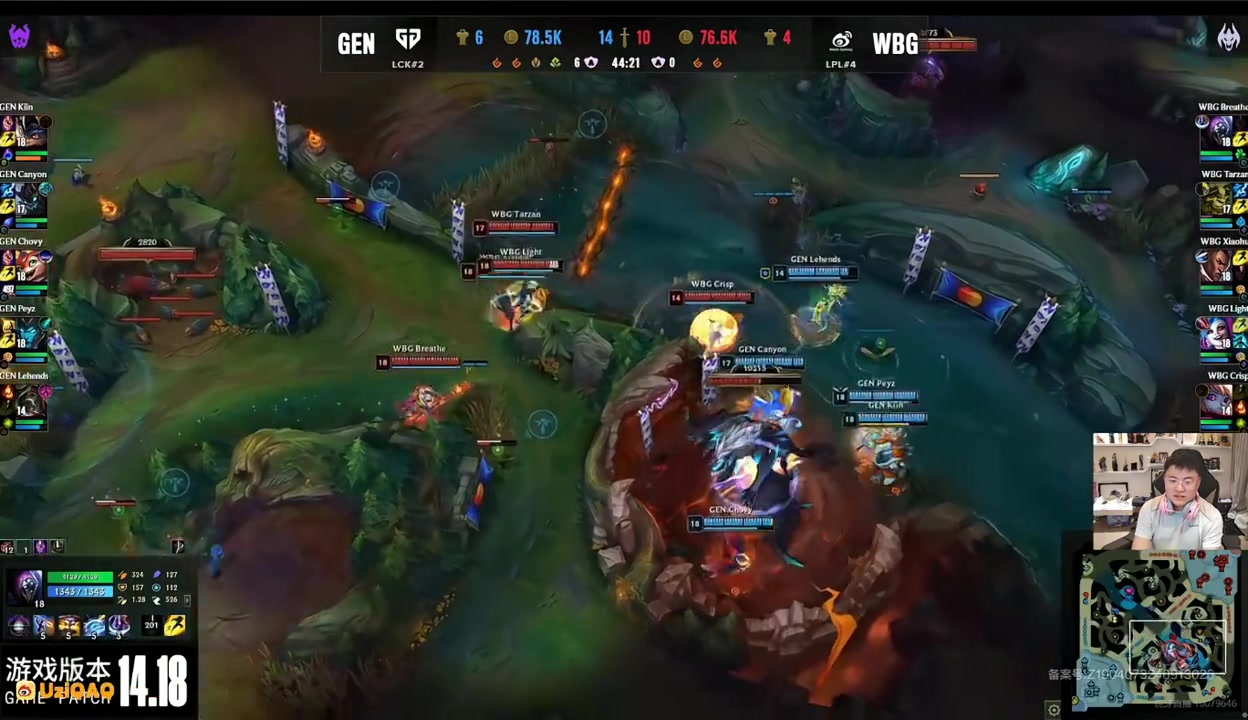Click the summoner spell showing 201 cooldown
This screenshot has height=720, width=1248.
tap(151, 626)
